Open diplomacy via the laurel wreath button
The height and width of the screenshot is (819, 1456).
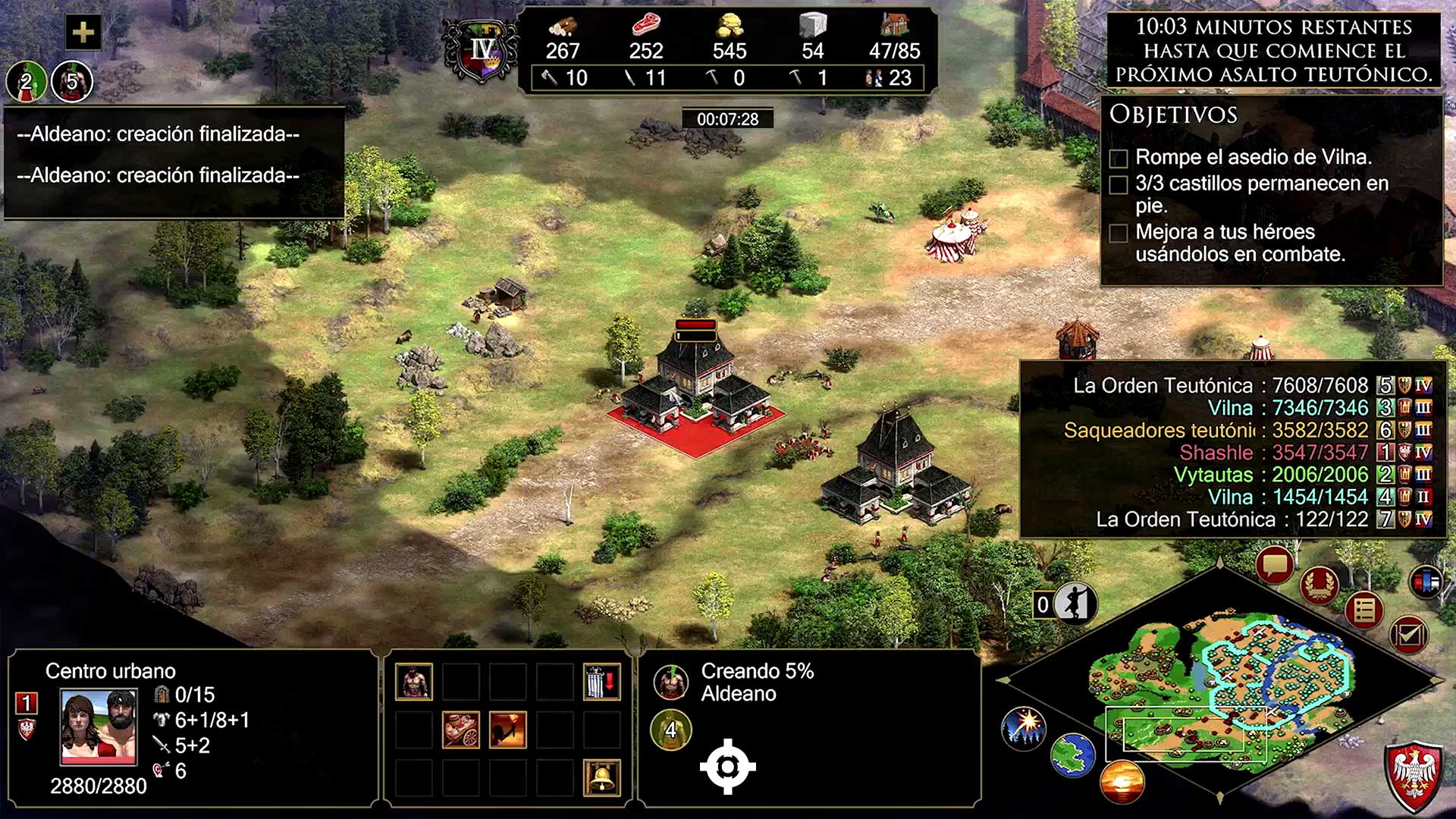(1319, 585)
